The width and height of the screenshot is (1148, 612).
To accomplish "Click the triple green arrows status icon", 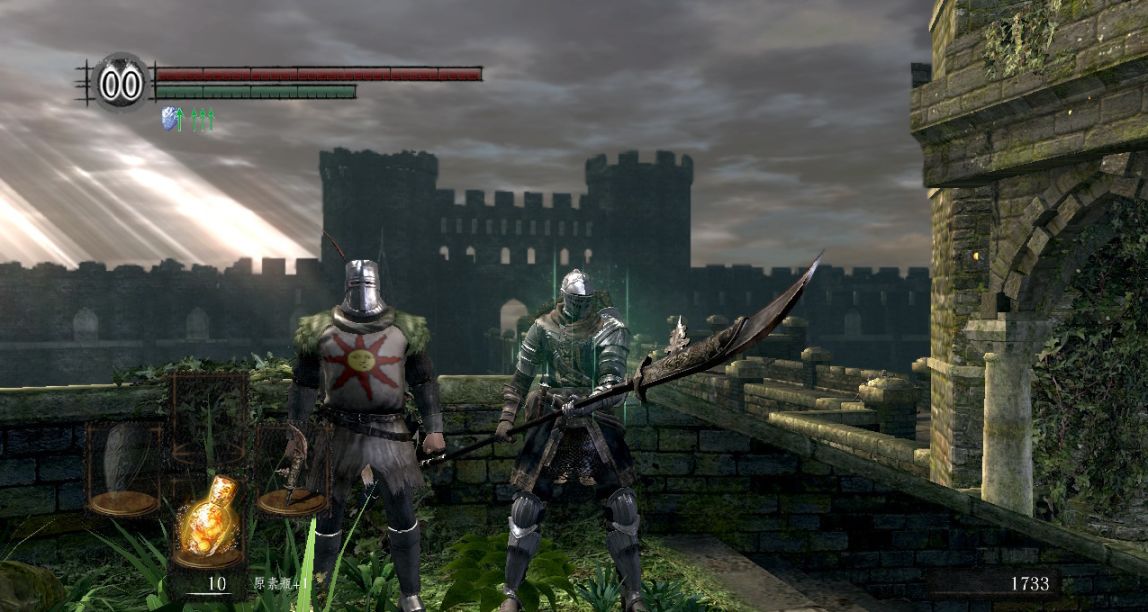I will click(203, 120).
